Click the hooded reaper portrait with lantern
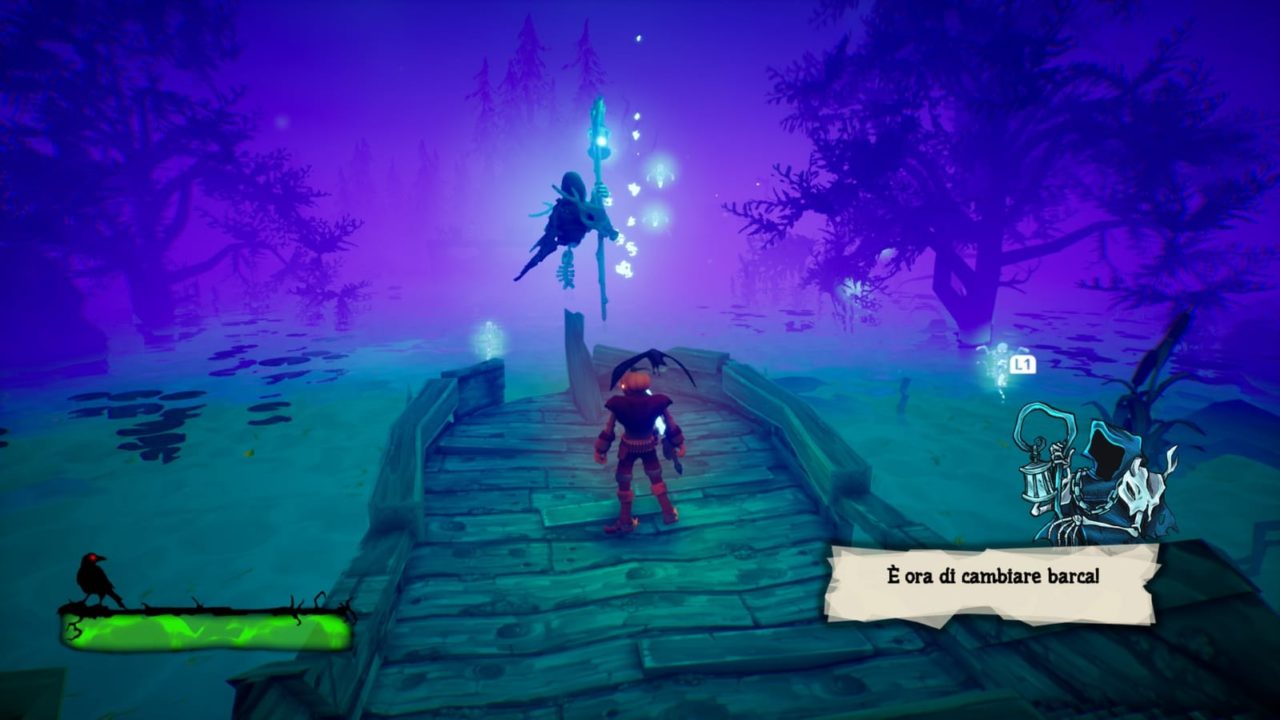 point(1098,472)
